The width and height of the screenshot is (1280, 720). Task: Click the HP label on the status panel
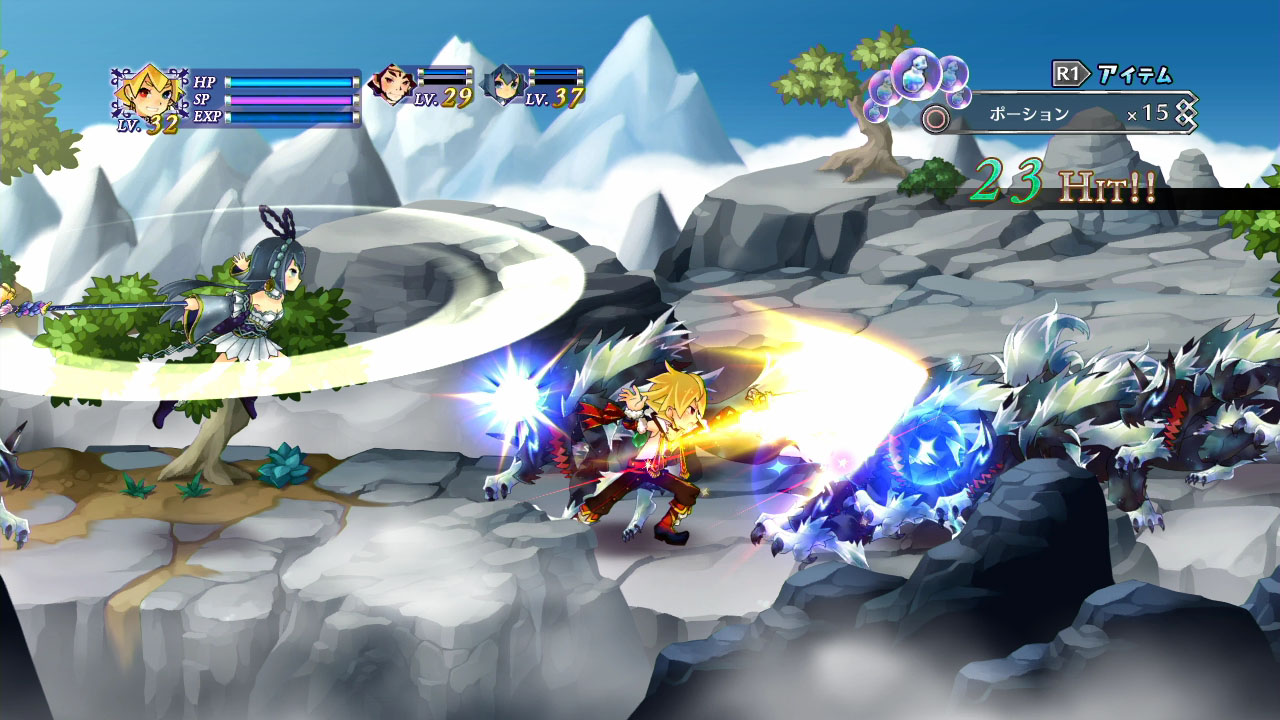coord(206,82)
